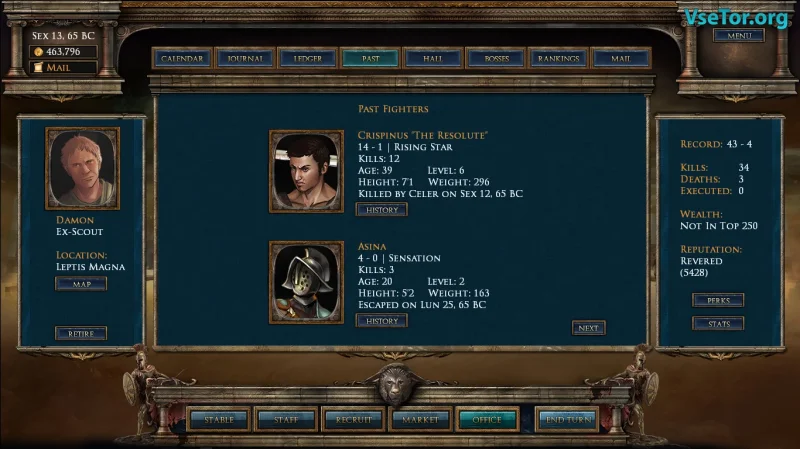The height and width of the screenshot is (449, 800).
Task: View History for Asina
Action: tap(381, 321)
